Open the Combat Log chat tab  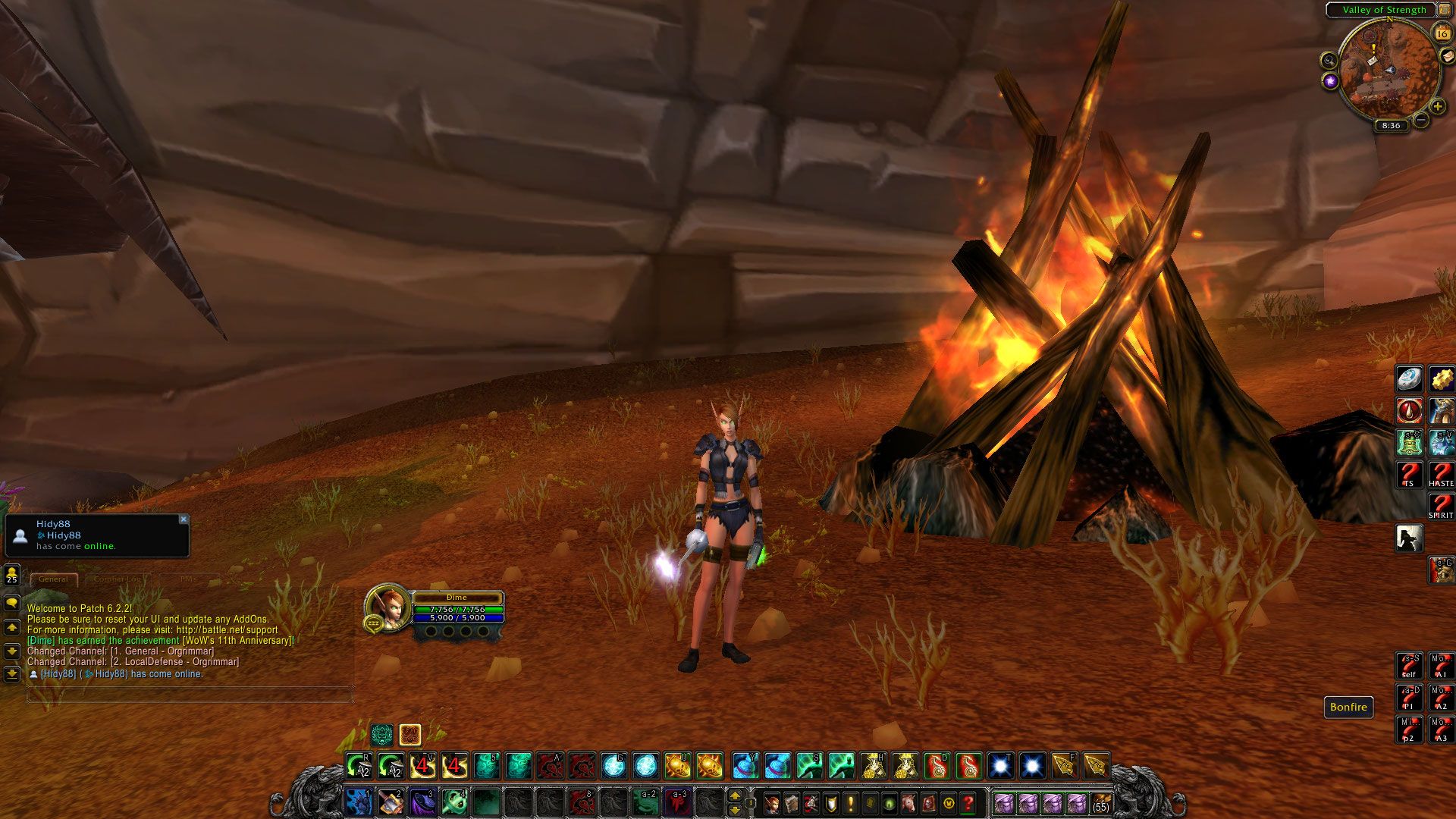click(x=118, y=579)
